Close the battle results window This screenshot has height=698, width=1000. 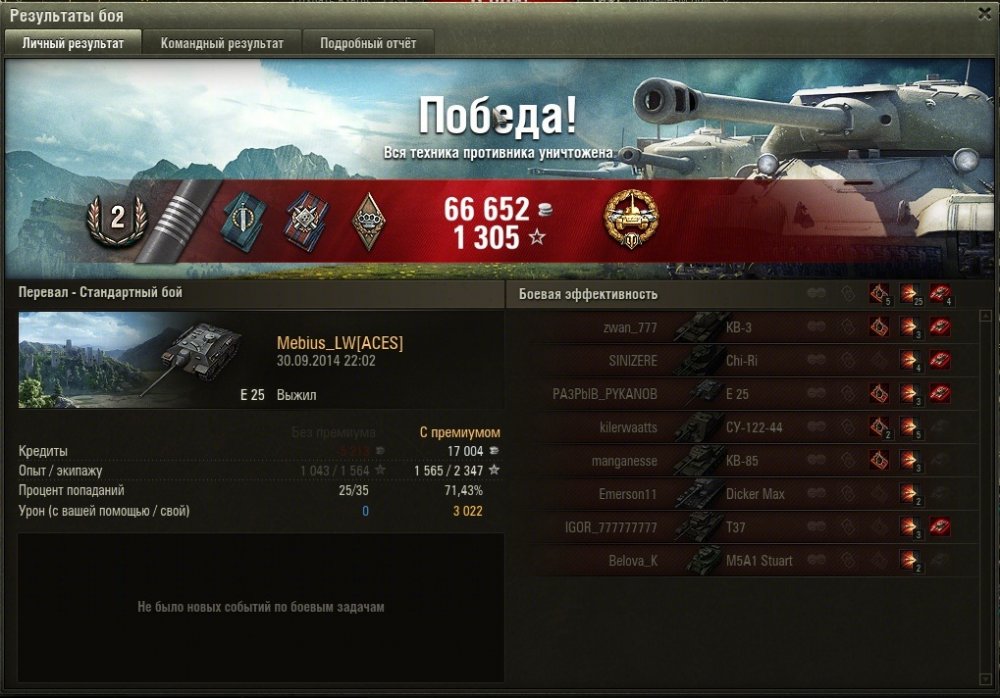coord(983,14)
